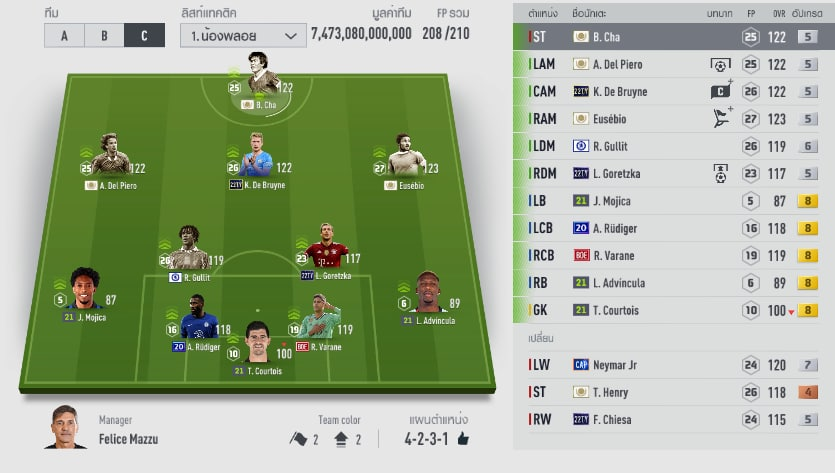Switch to team tab A
Screen dimensions: 835x473
(64, 35)
